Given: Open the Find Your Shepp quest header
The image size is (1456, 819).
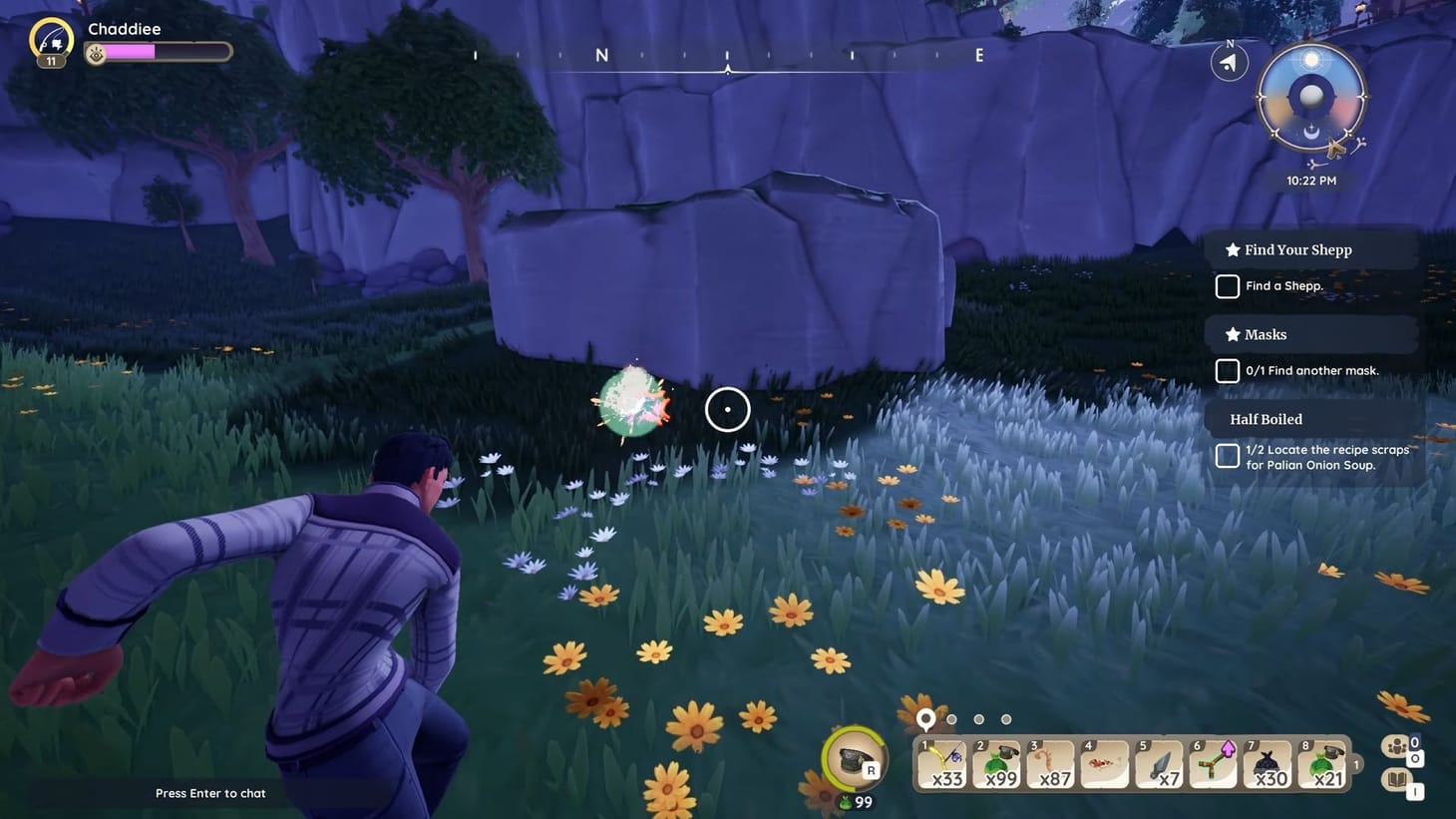Looking at the screenshot, I should [1296, 249].
